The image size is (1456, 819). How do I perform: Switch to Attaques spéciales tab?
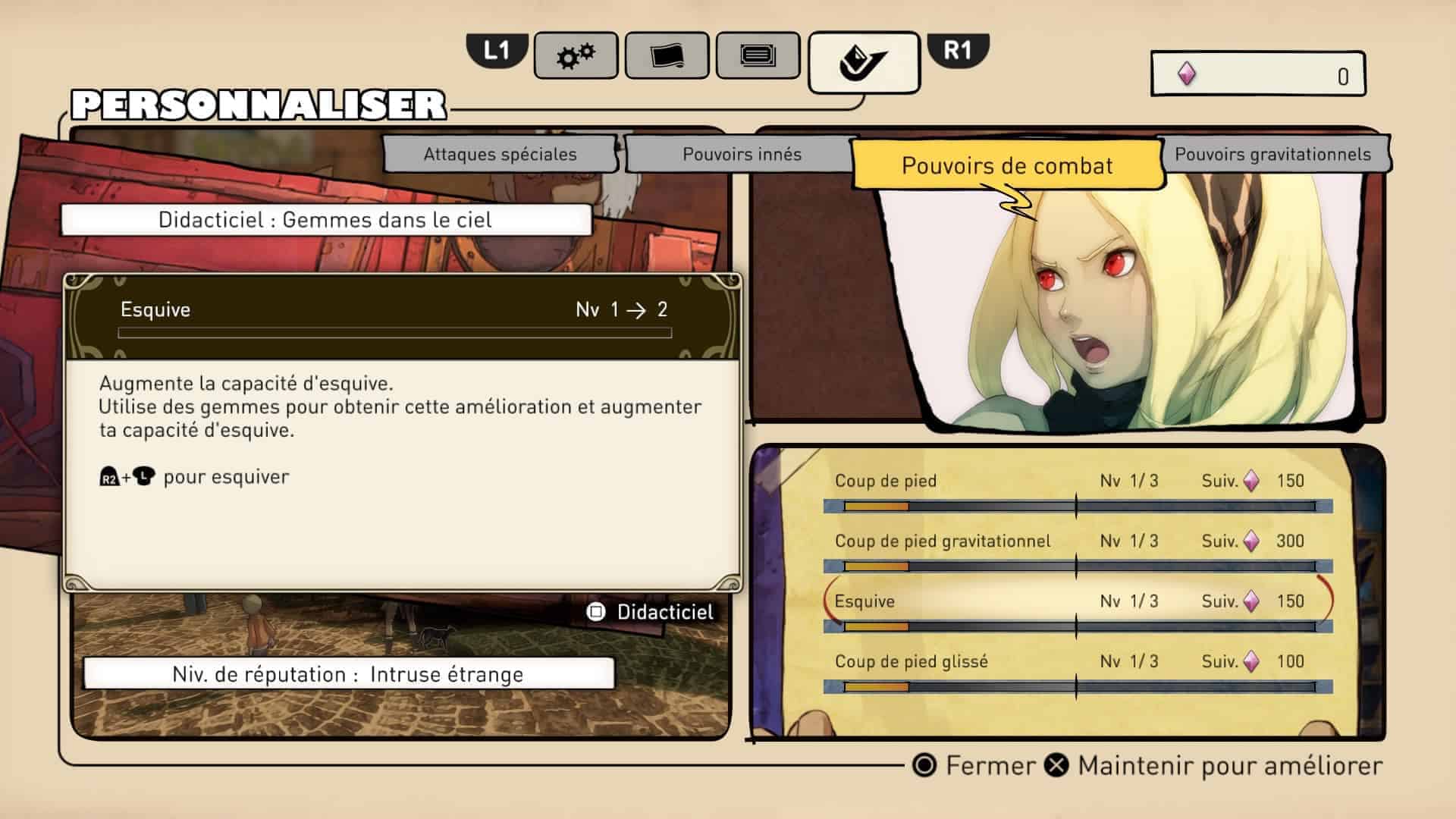tap(500, 154)
